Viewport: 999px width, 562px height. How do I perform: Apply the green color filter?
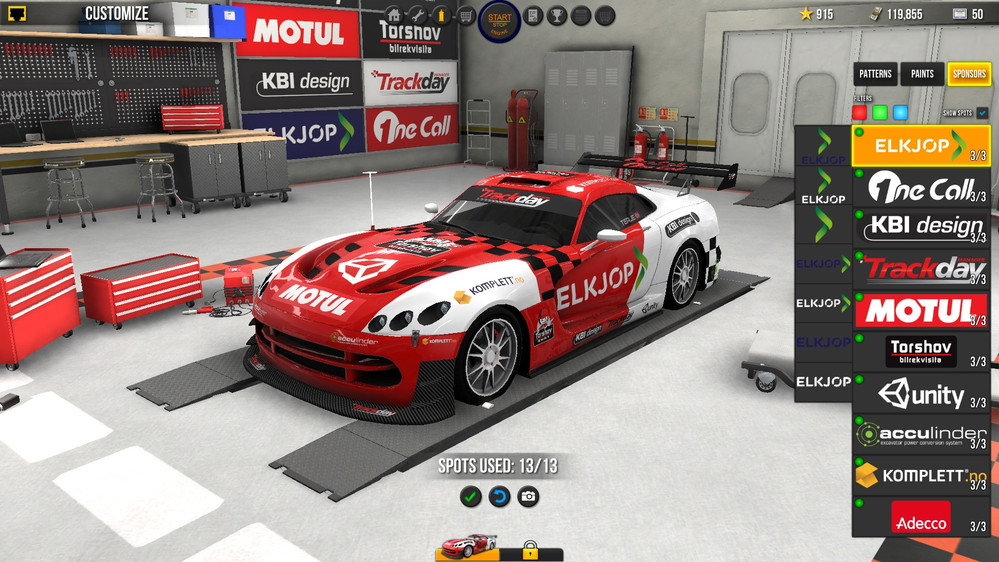pyautogui.click(x=880, y=113)
